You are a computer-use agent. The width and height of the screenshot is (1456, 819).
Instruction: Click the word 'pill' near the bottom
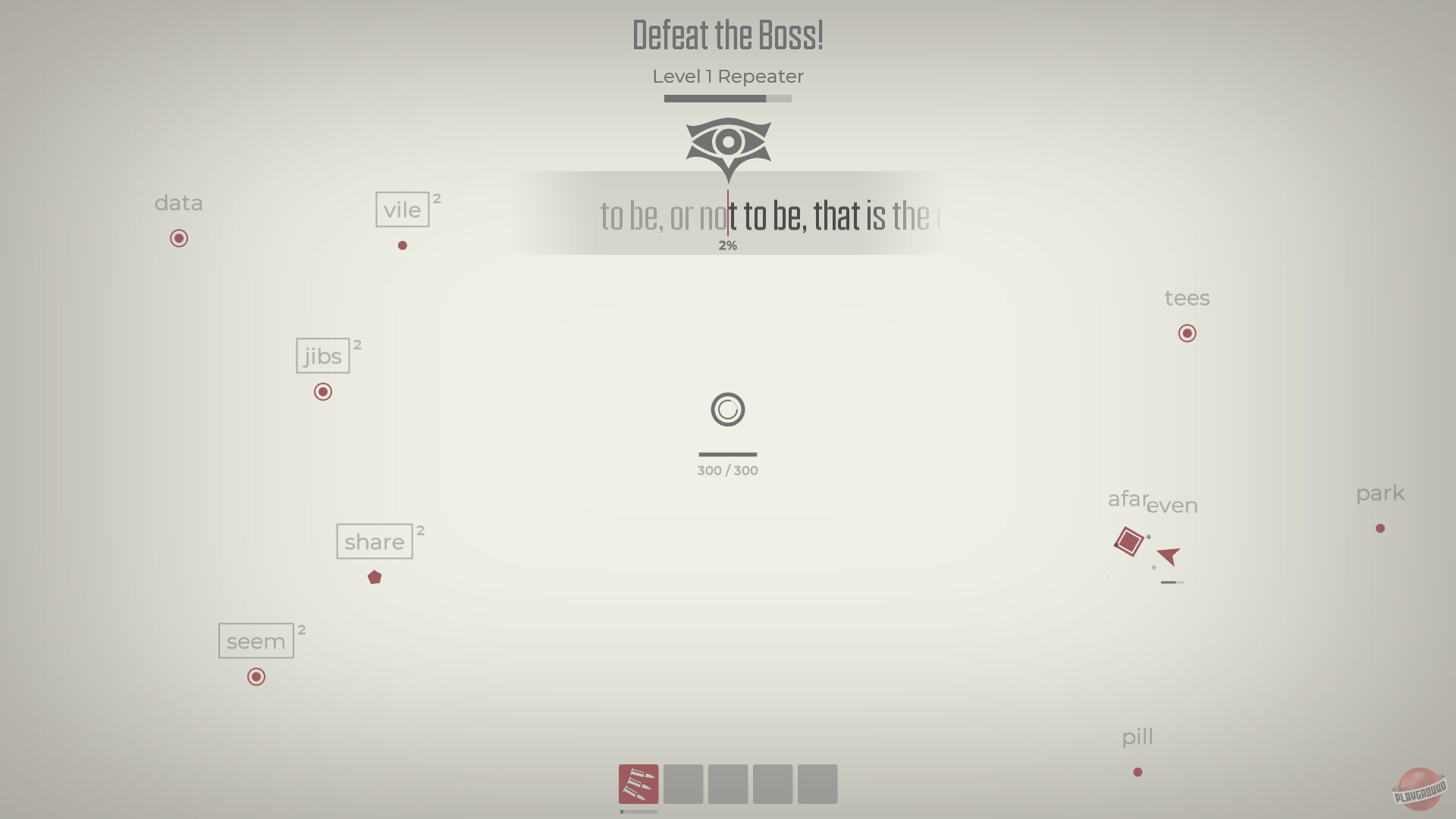pyautogui.click(x=1137, y=736)
